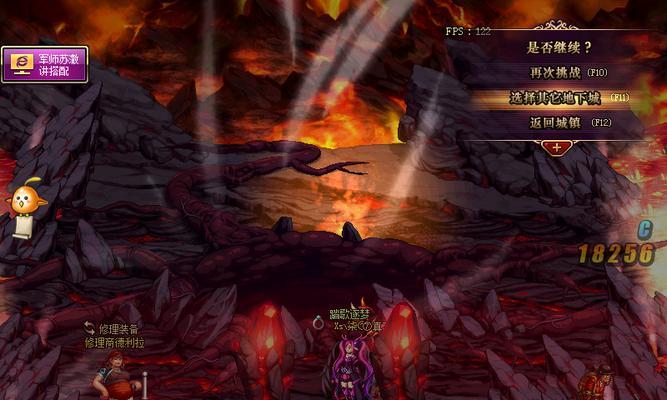Choose 再次挑战 to retry the dungeon

pos(568,73)
